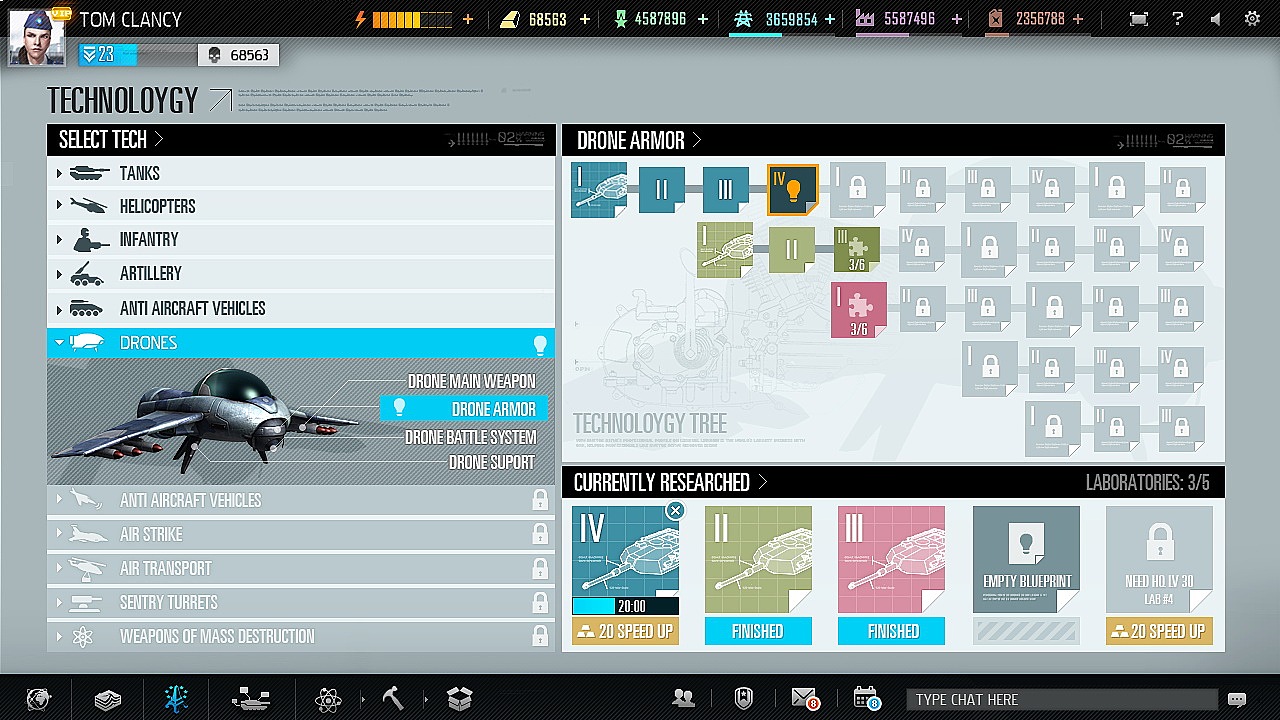Add more energy with the plus button

[468, 19]
